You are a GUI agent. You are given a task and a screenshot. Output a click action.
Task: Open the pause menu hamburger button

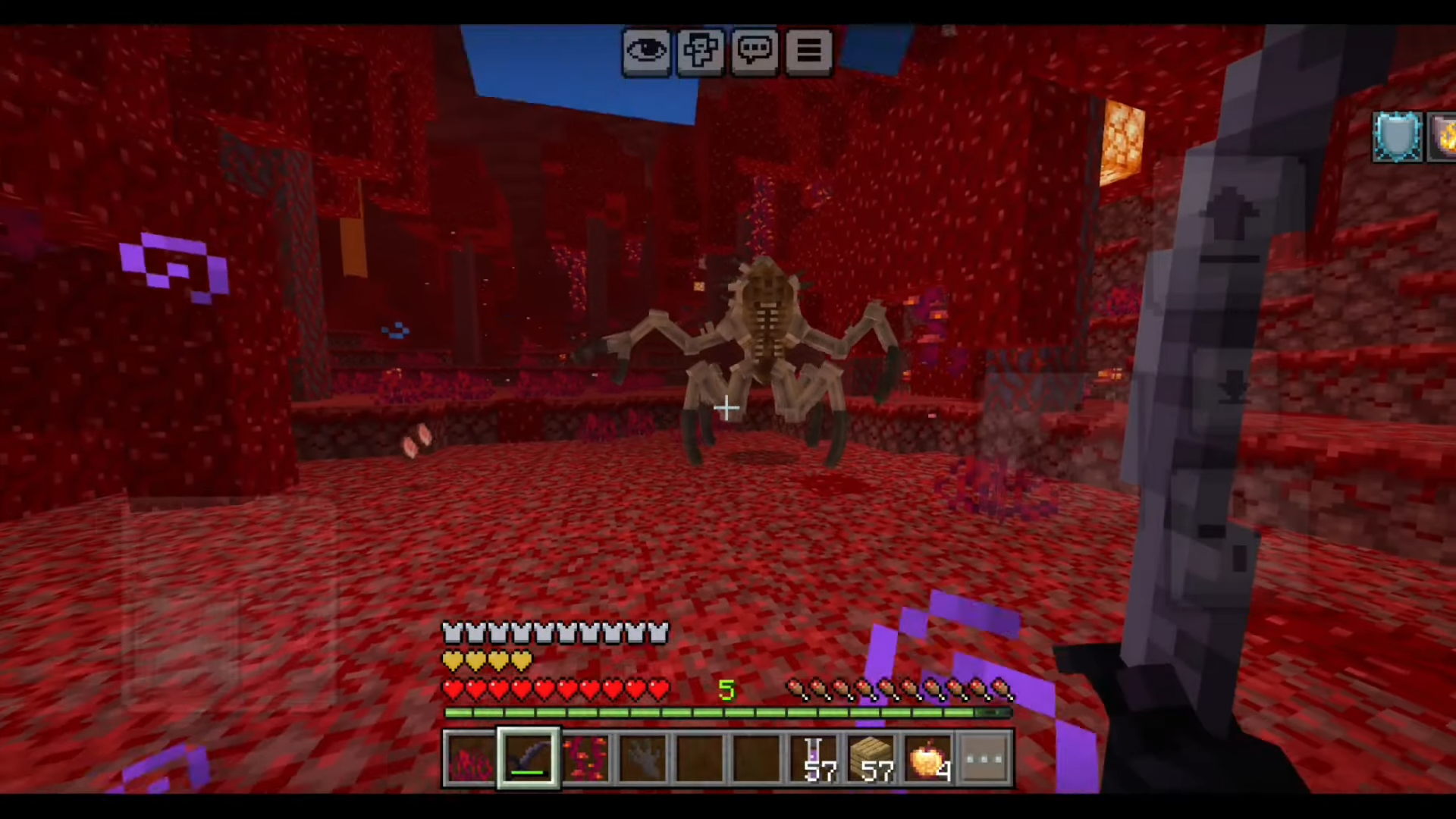tap(808, 52)
